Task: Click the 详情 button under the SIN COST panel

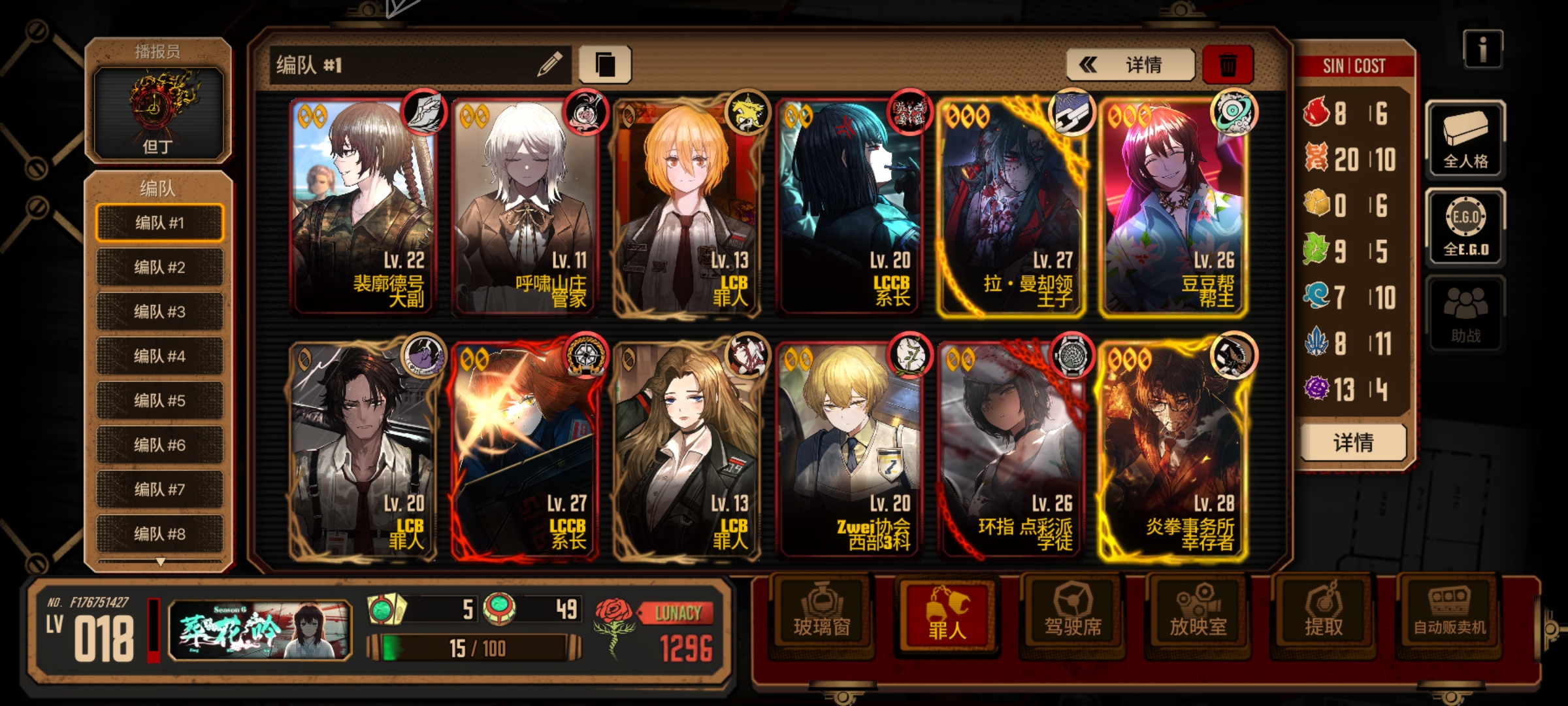Action: (1354, 442)
